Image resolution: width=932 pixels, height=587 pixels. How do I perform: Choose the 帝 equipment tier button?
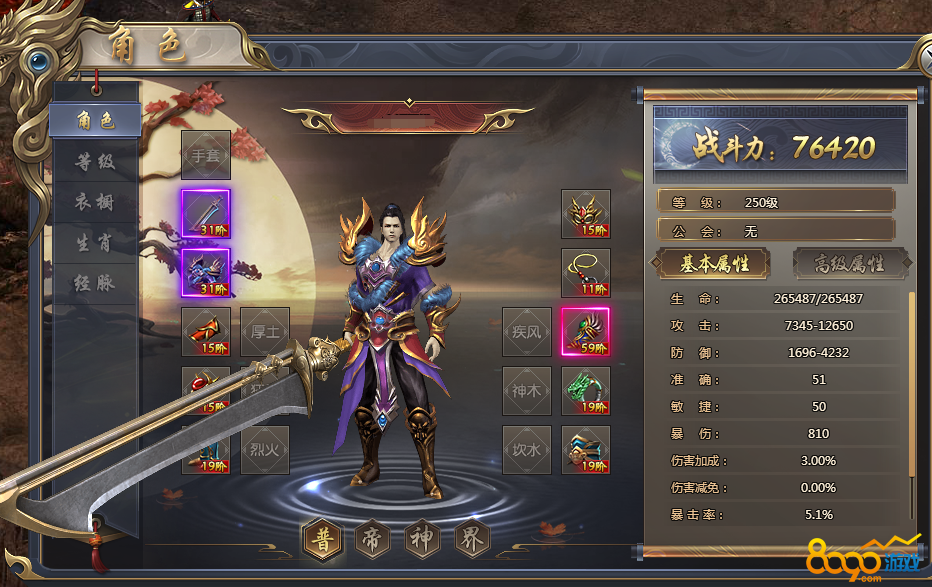372,539
